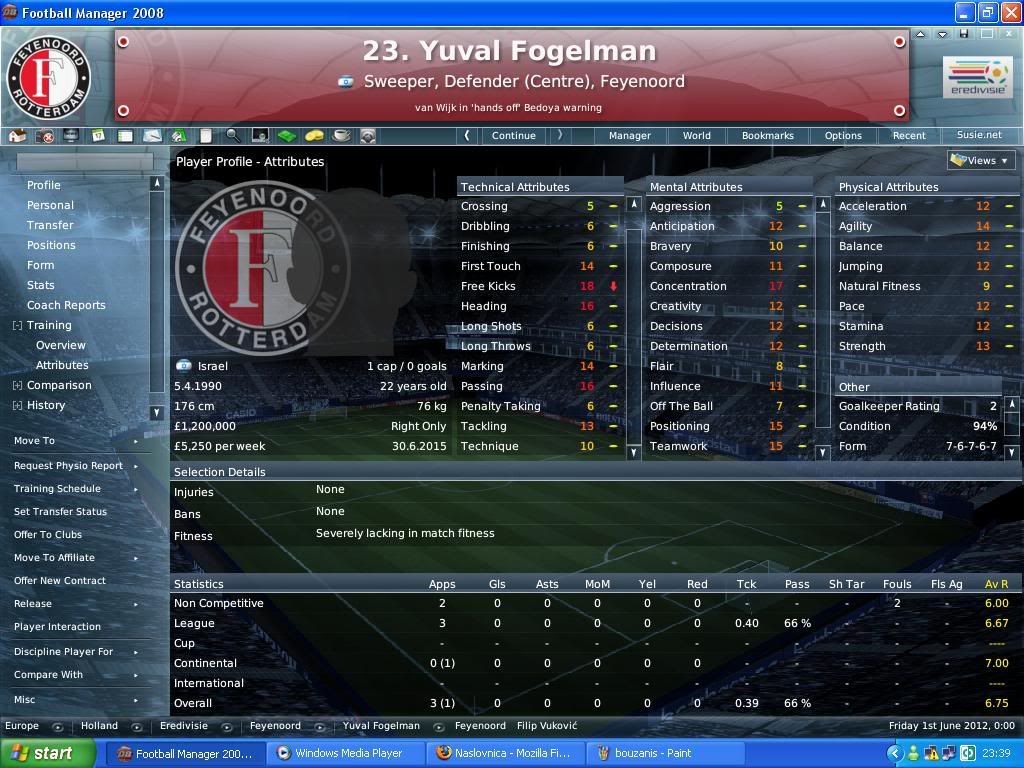
Task: Show the player's Positions page
Action: click(51, 245)
